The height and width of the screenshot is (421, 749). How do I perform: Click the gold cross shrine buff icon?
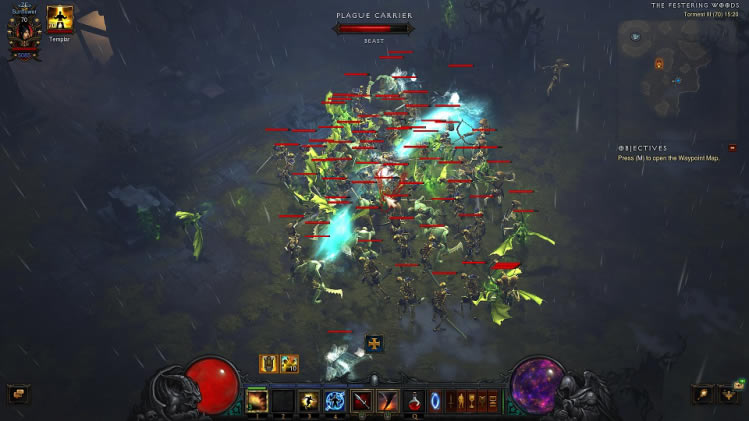pos(374,344)
